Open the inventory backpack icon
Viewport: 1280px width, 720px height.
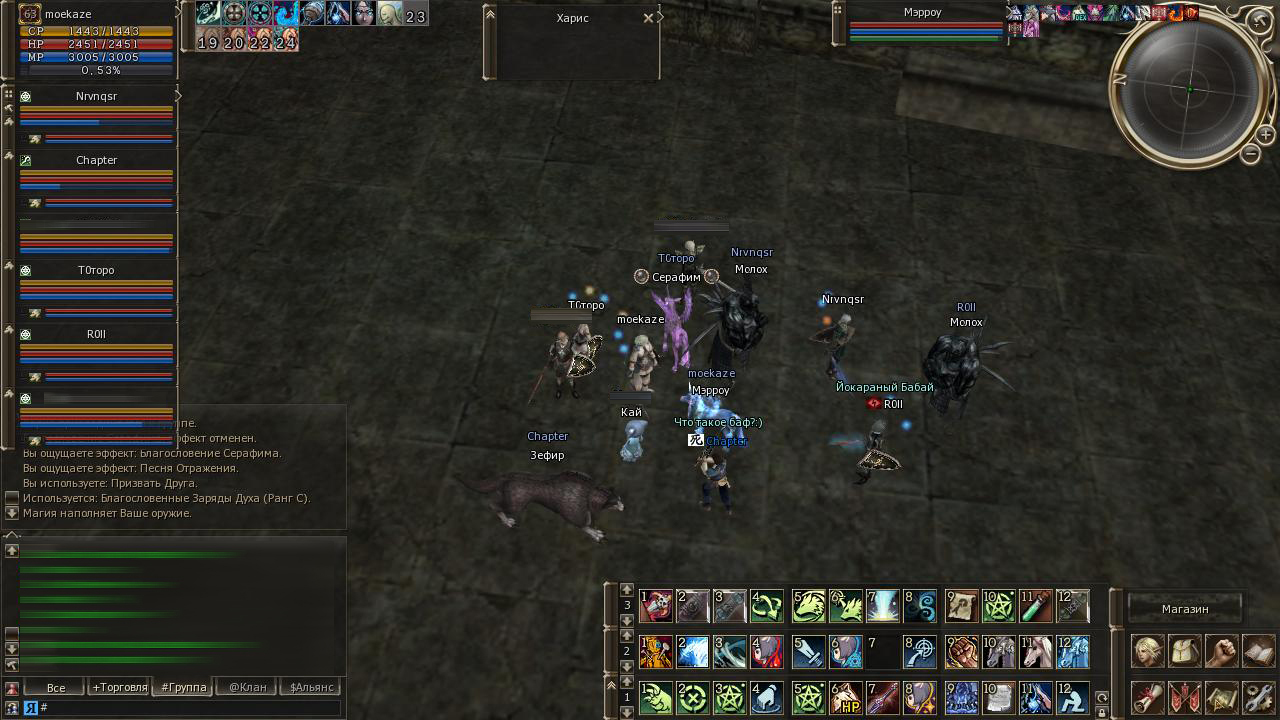(x=1184, y=651)
